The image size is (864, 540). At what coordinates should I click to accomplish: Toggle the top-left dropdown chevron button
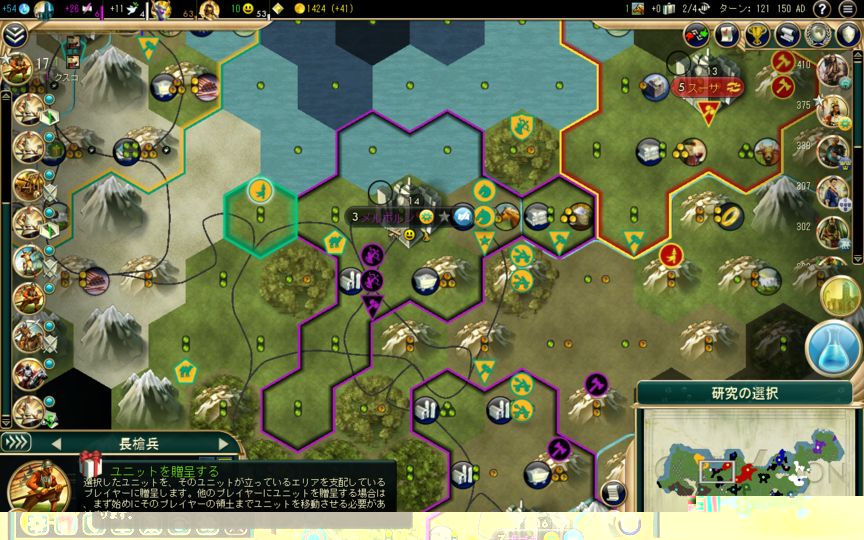point(14,35)
